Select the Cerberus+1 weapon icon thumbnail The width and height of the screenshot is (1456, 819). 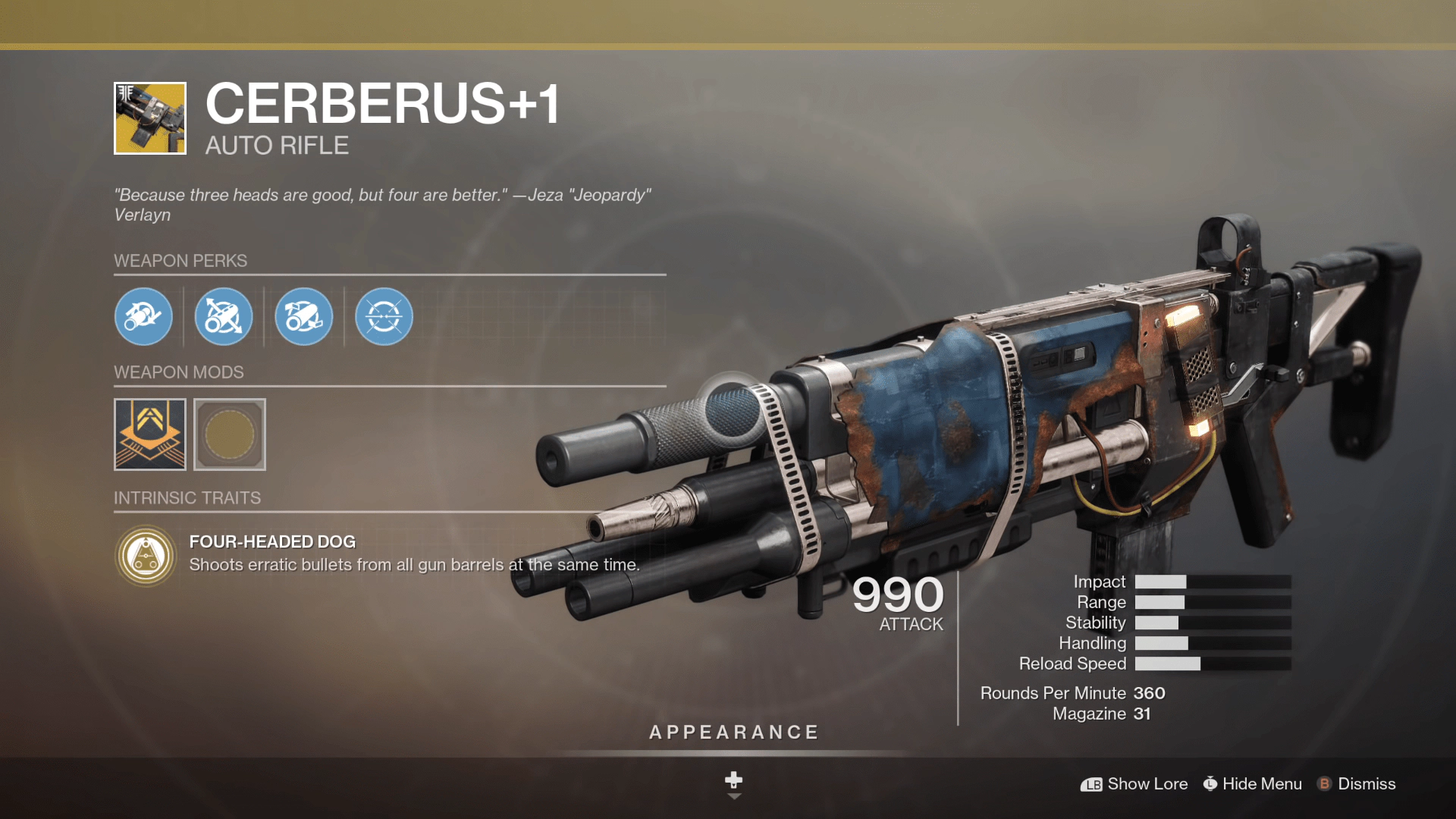[150, 118]
